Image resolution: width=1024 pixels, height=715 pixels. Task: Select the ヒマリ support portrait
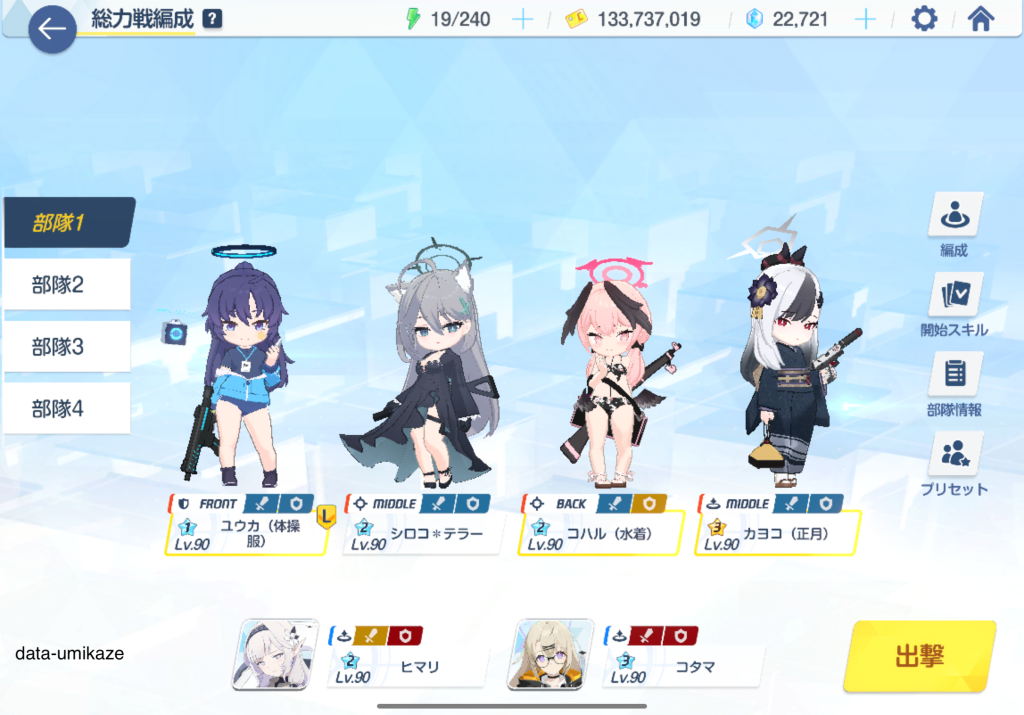[x=270, y=654]
